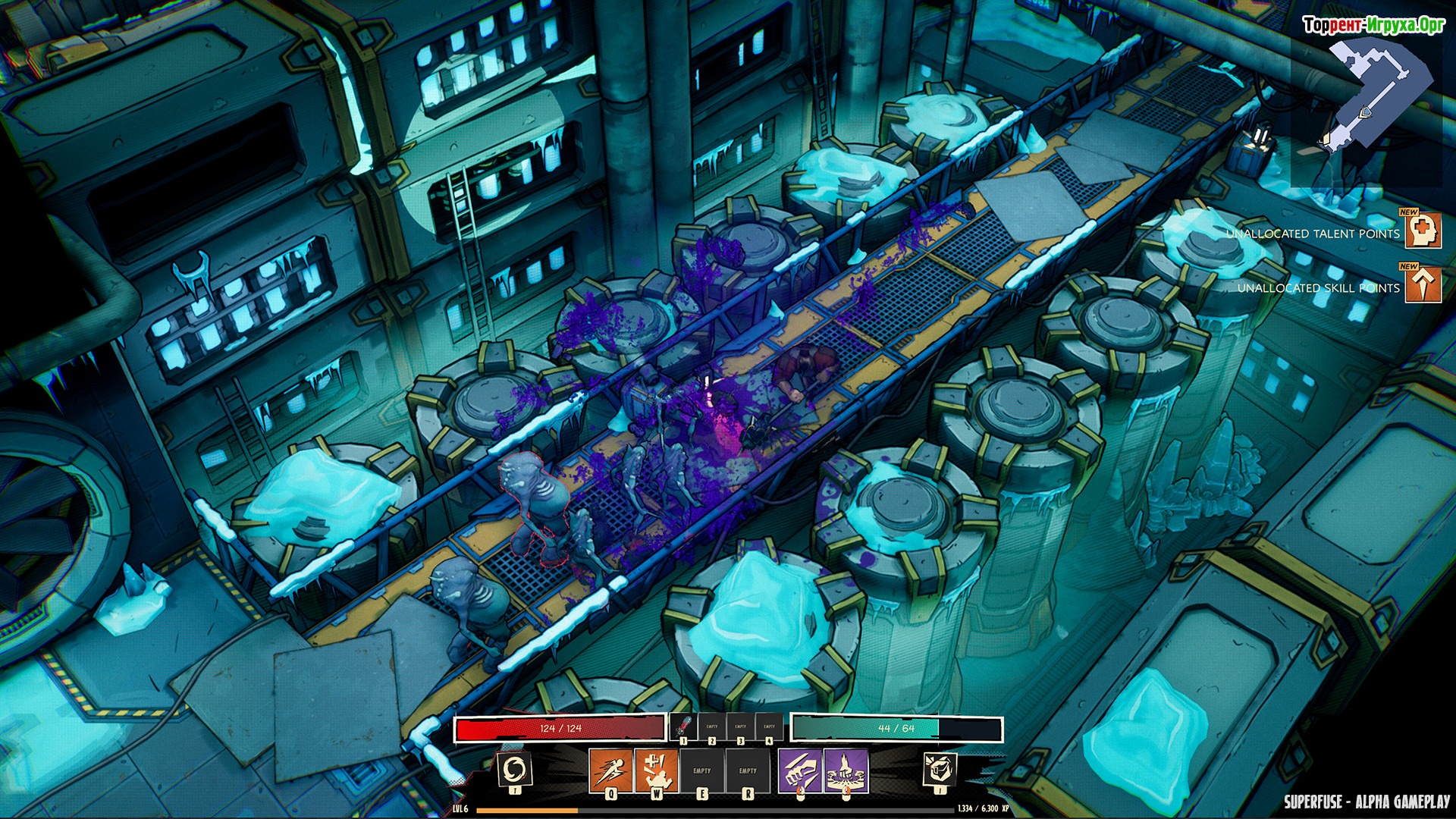Click the Торрент-Игруха.Орг watermark
The width and height of the screenshot is (1456, 819).
[x=1373, y=25]
